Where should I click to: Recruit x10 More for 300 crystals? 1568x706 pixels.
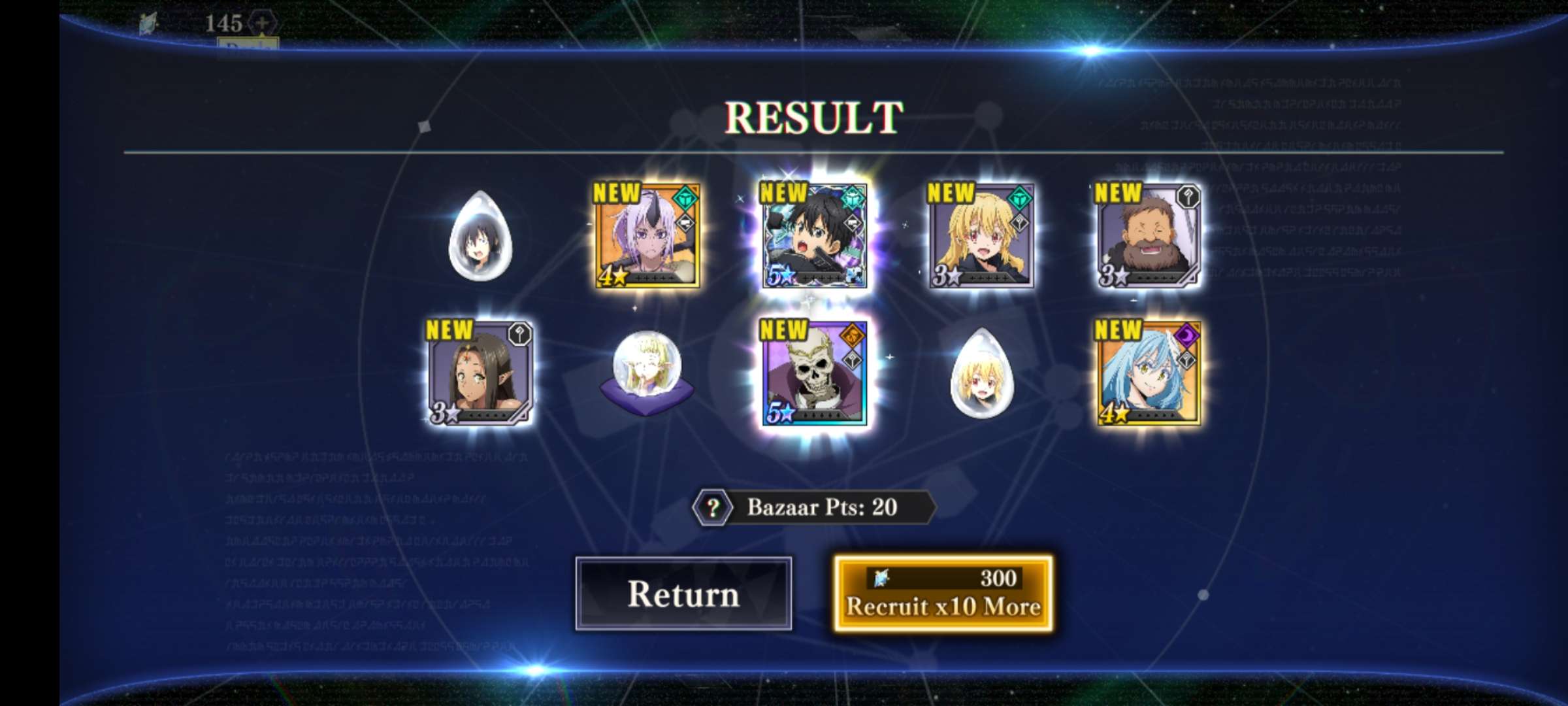pos(943,594)
